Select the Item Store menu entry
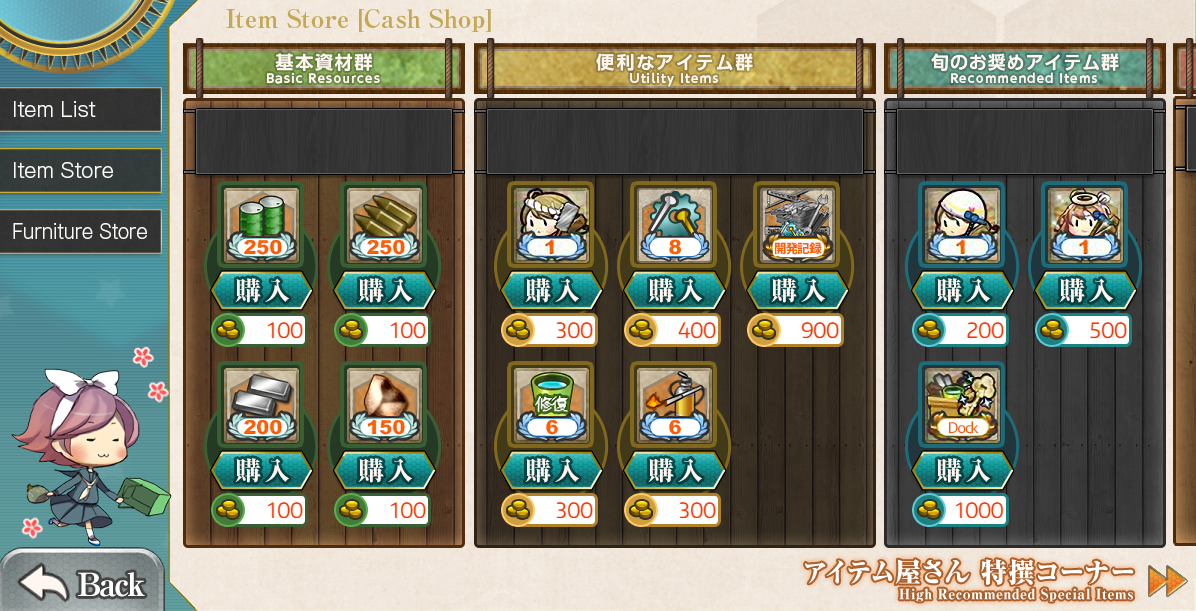 click(80, 171)
